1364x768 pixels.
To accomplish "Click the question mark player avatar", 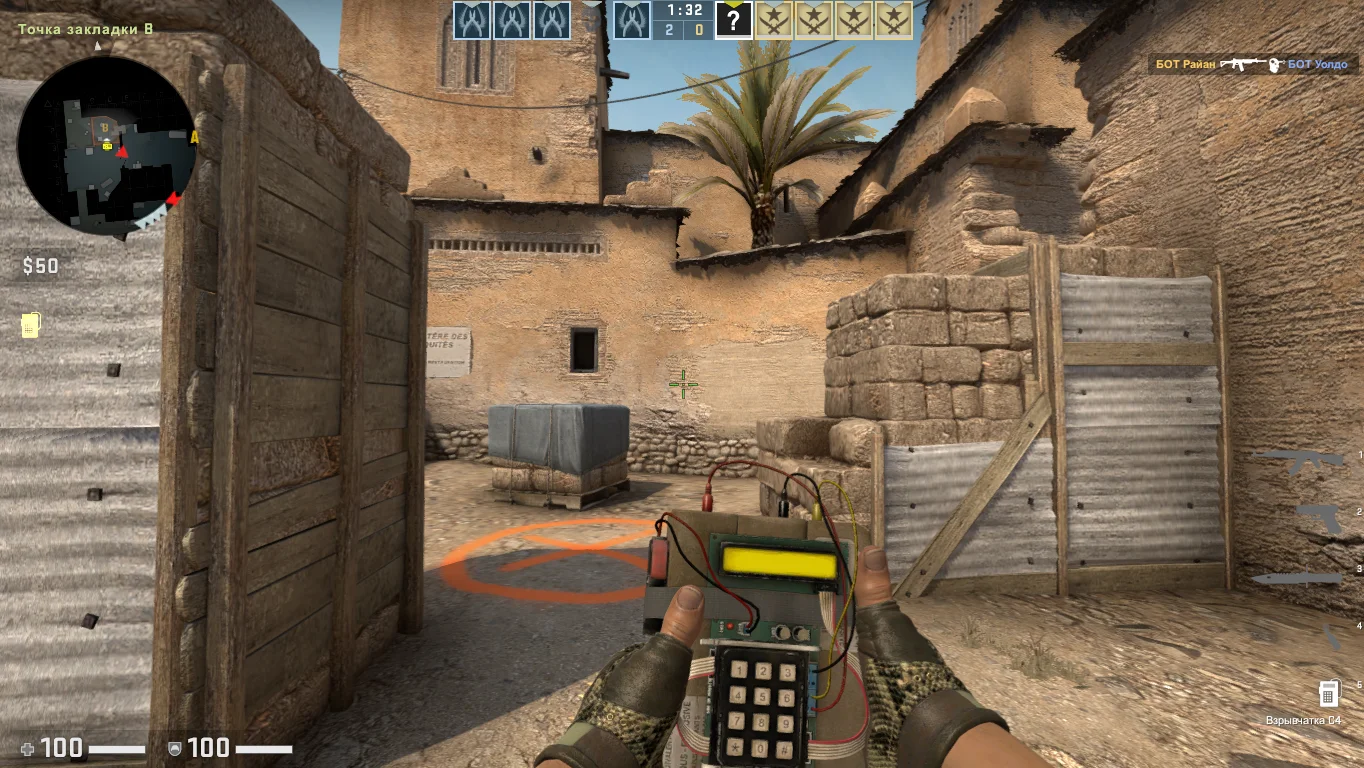I will tap(733, 21).
